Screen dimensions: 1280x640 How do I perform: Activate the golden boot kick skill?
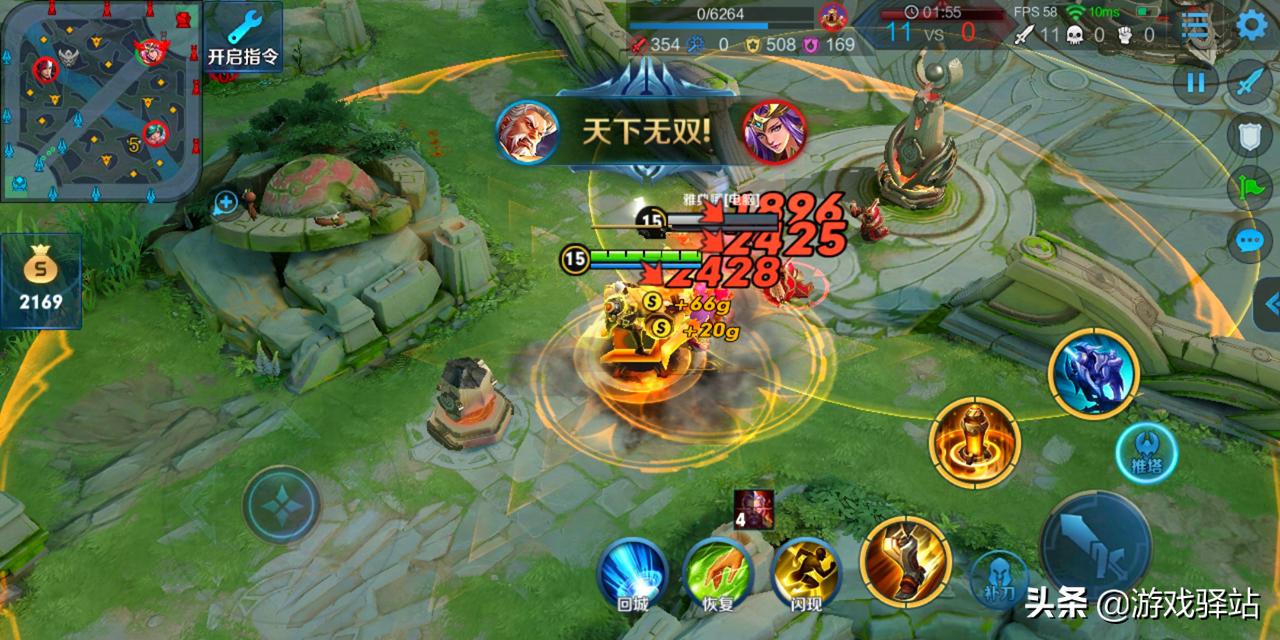[x=905, y=561]
